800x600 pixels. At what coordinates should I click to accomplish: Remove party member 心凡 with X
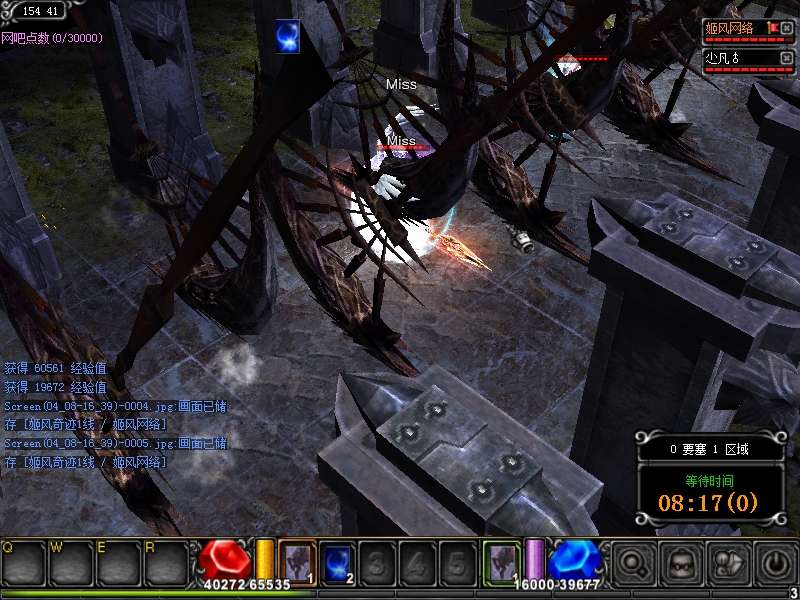click(x=787, y=58)
